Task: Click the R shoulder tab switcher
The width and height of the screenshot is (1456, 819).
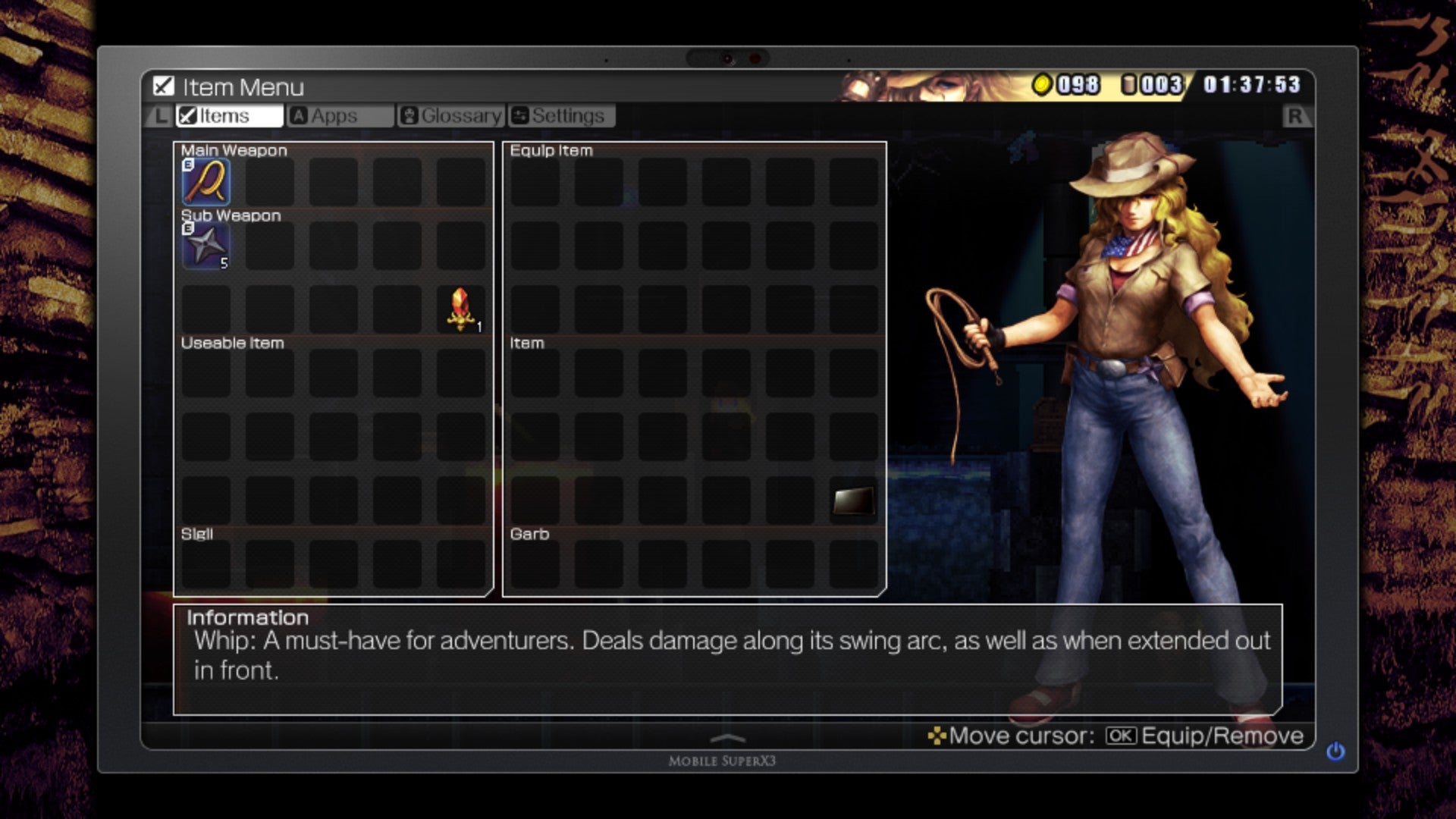Action: (x=1298, y=116)
